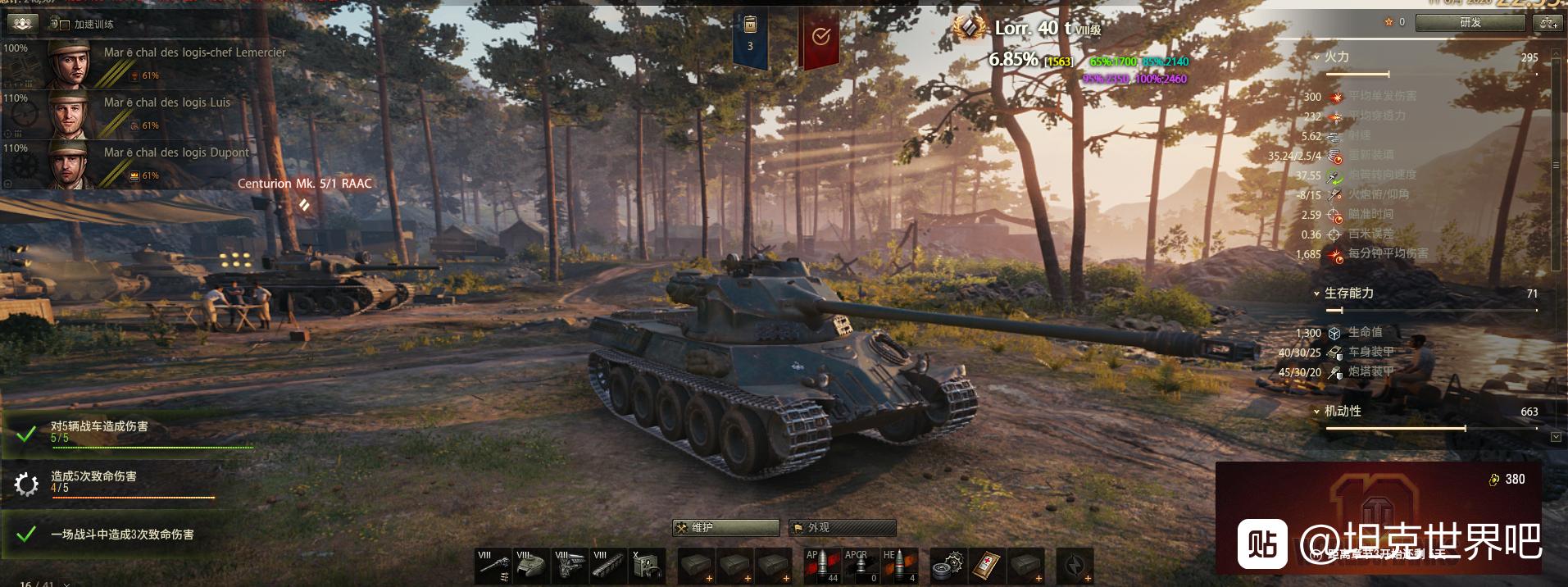Select the first aid kit consumable
Image resolution: width=1568 pixels, height=587 pixels.
coord(987,567)
